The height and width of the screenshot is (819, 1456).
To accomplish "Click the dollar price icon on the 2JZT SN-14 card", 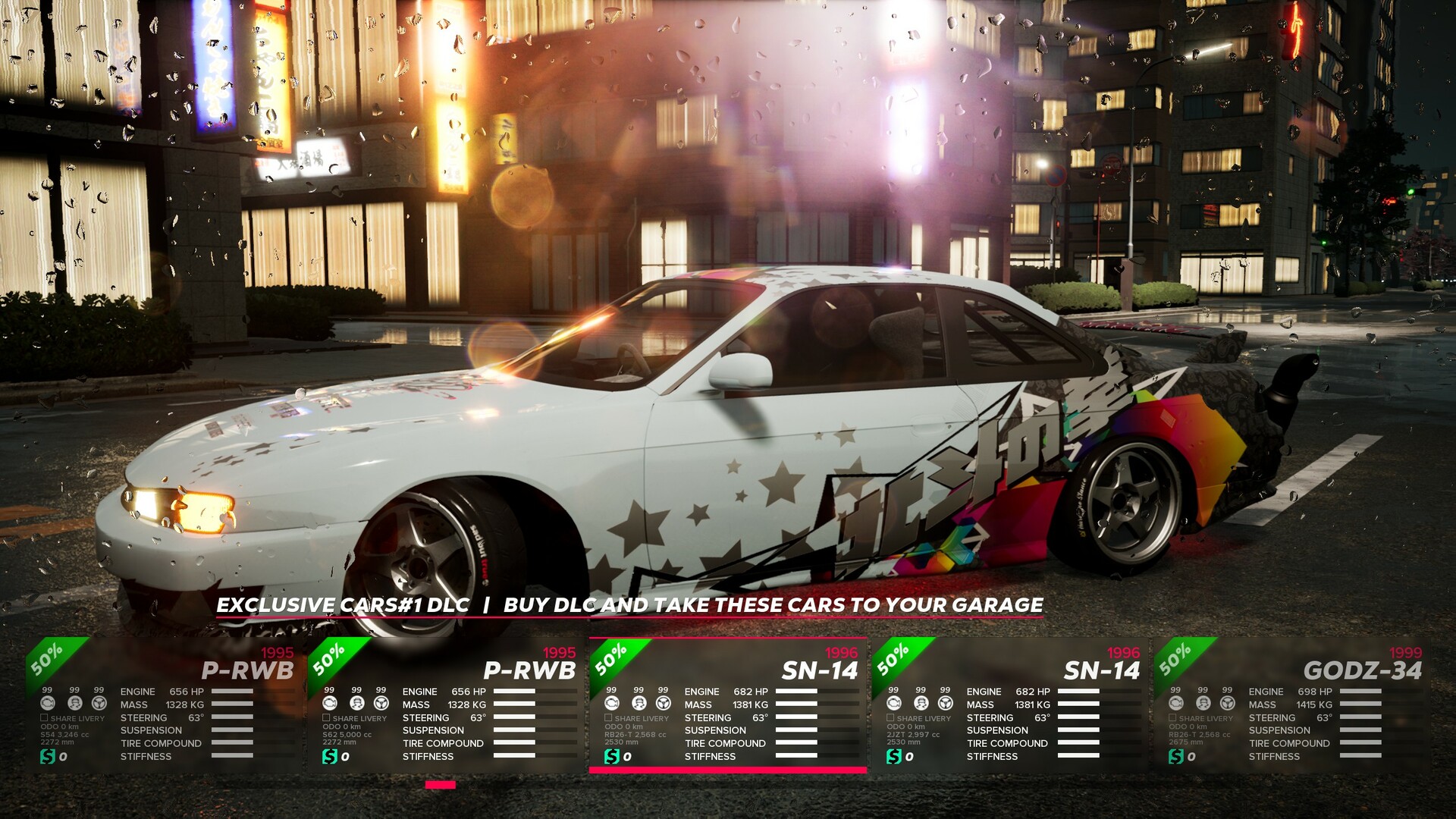I will click(893, 755).
